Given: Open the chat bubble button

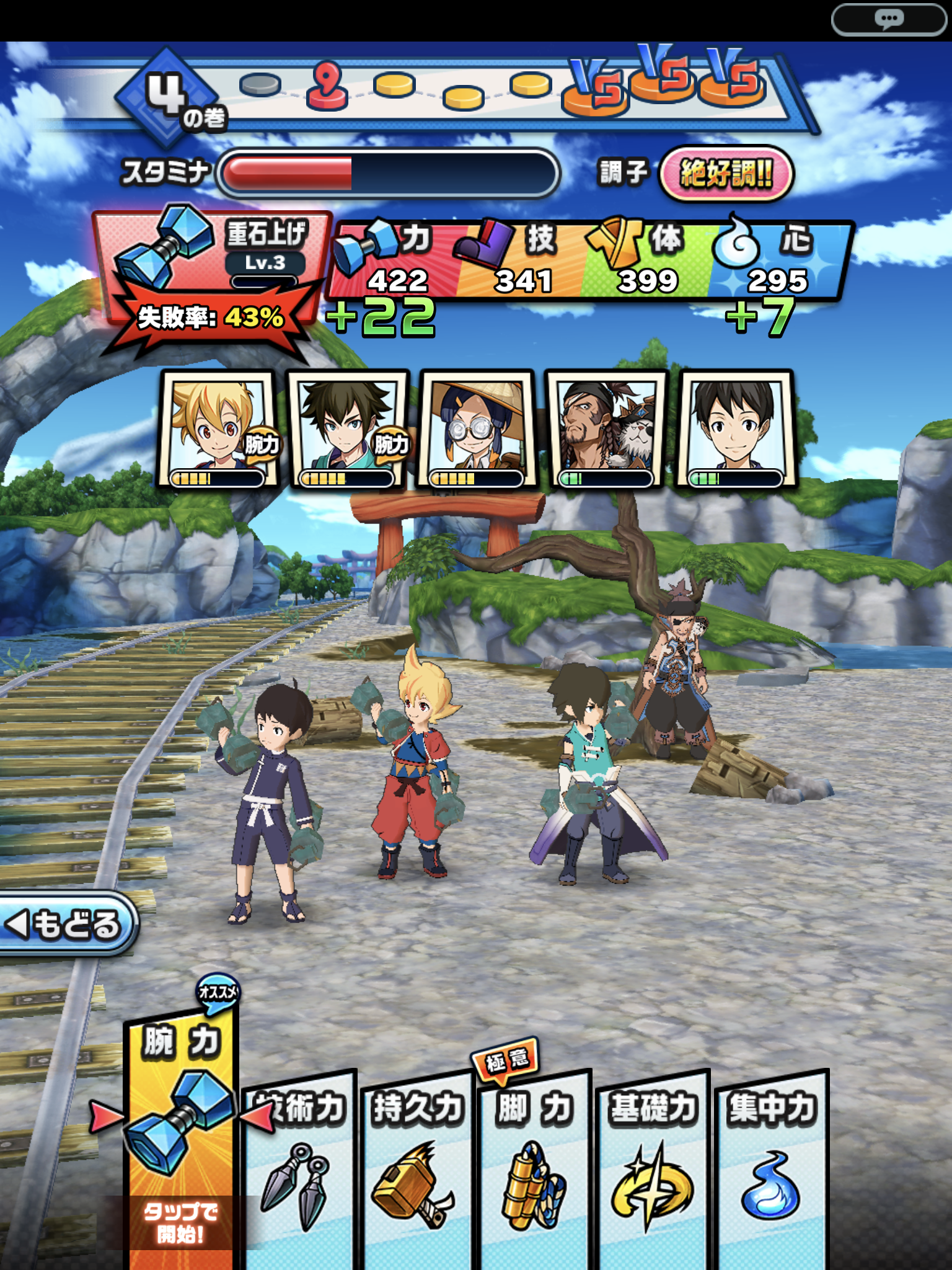Looking at the screenshot, I should [x=889, y=20].
